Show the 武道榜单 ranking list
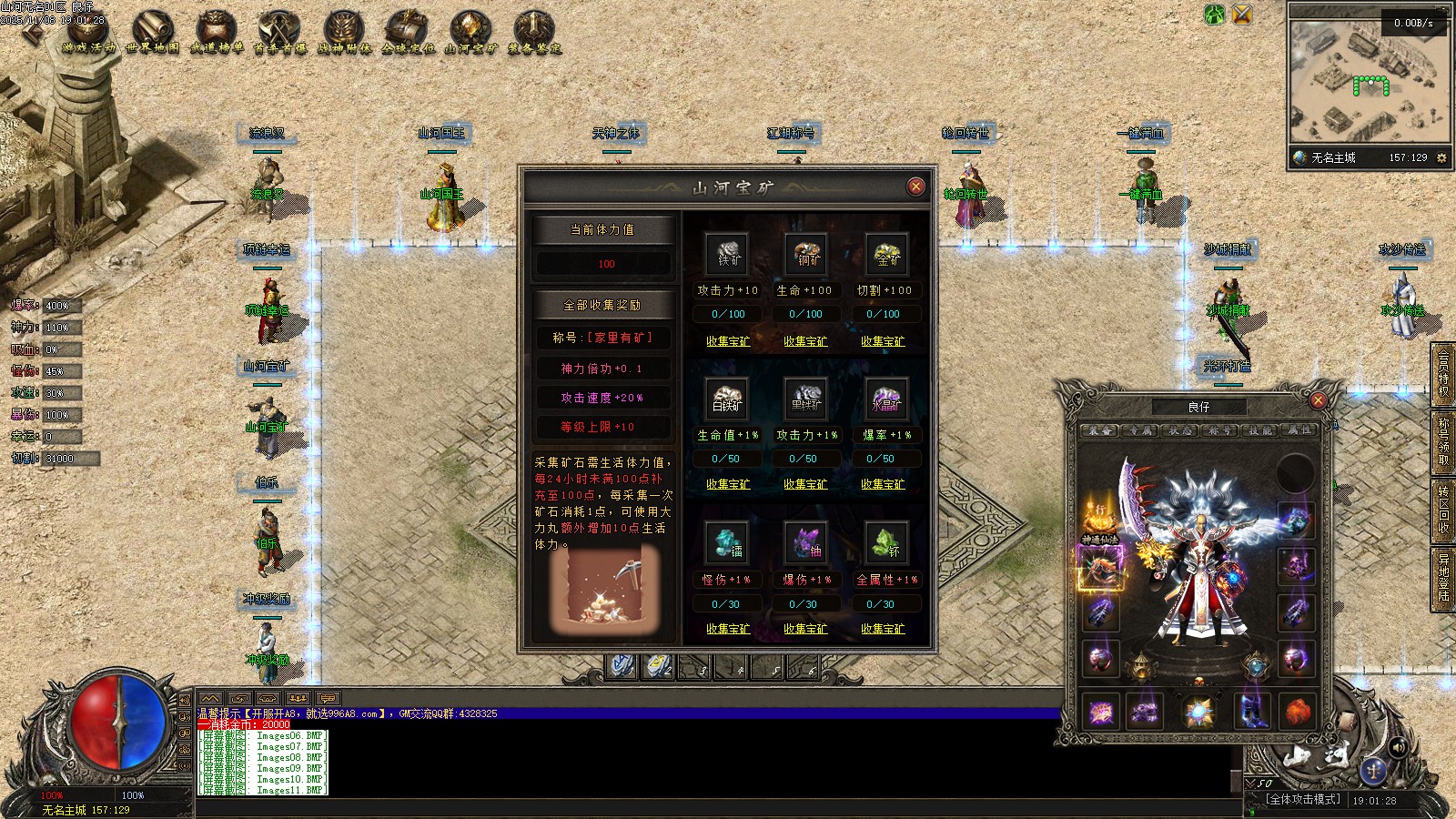Screen dimensions: 1456x819 [217, 33]
